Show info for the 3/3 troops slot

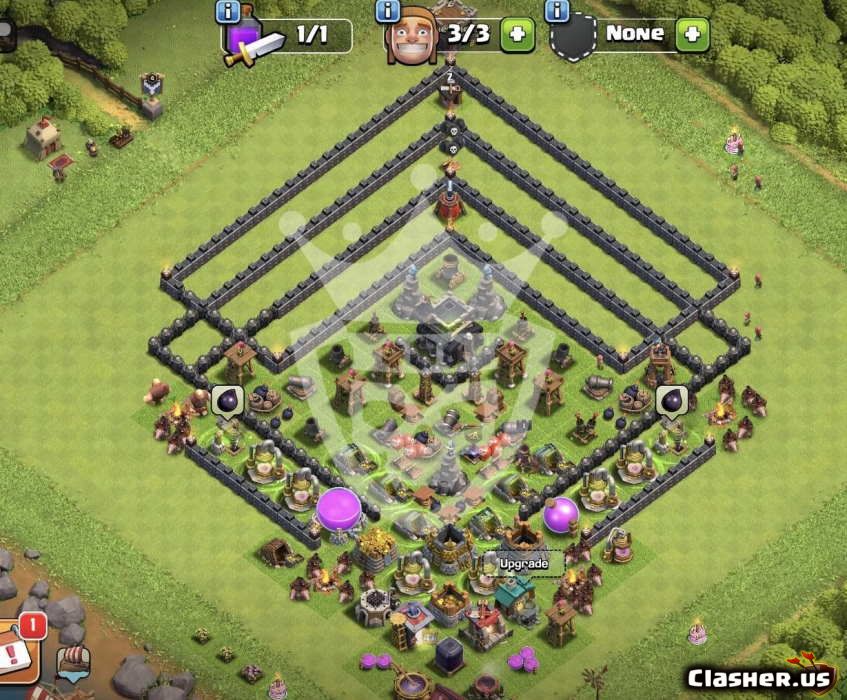point(388,12)
